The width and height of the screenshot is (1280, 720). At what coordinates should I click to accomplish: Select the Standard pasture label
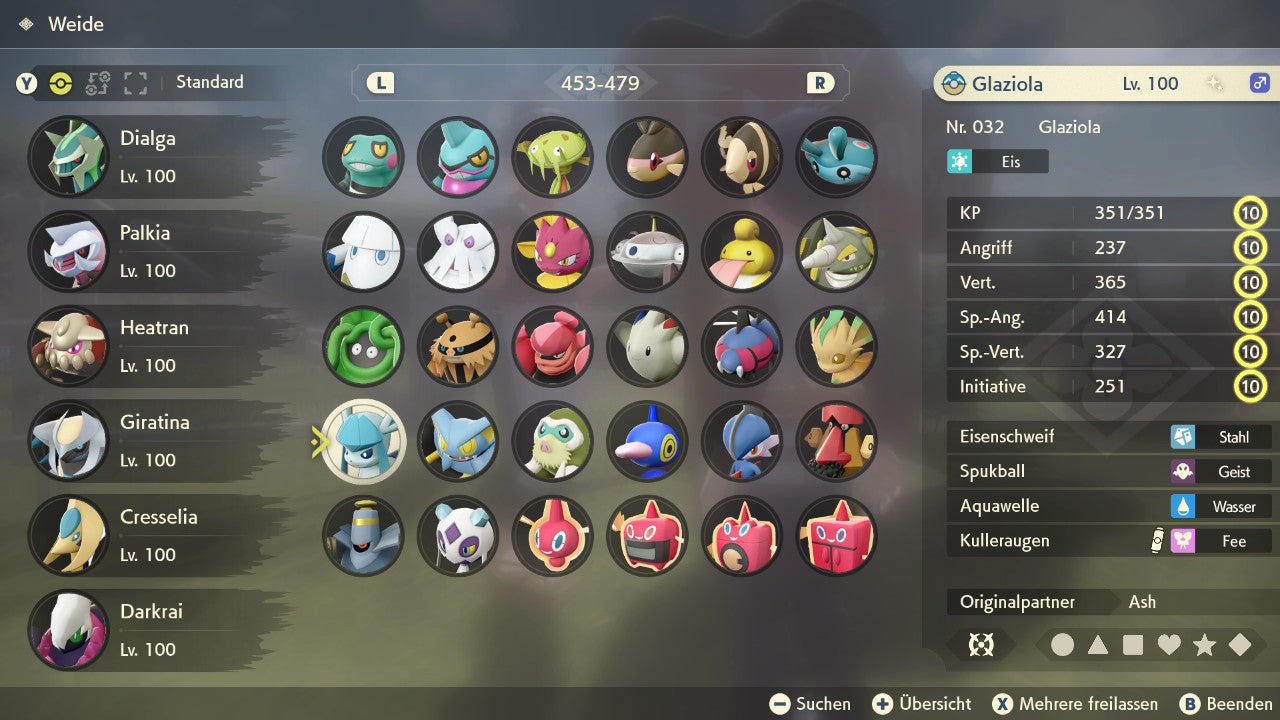point(209,82)
